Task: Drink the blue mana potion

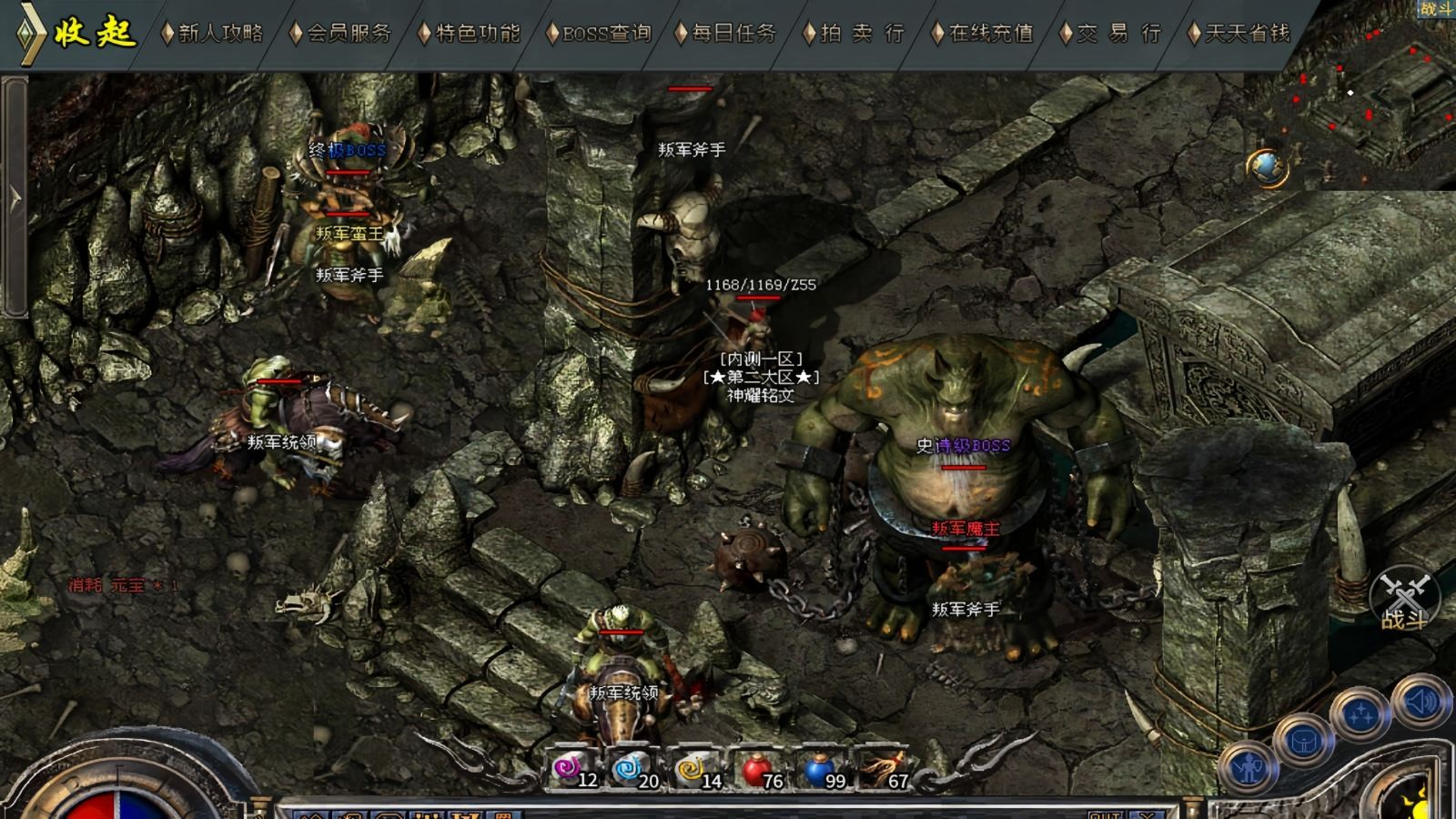Action: (819, 770)
